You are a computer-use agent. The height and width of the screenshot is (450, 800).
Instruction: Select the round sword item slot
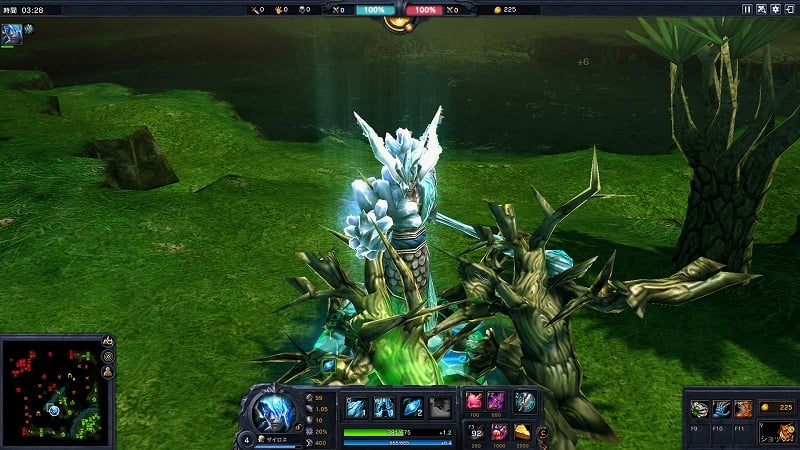pos(526,402)
